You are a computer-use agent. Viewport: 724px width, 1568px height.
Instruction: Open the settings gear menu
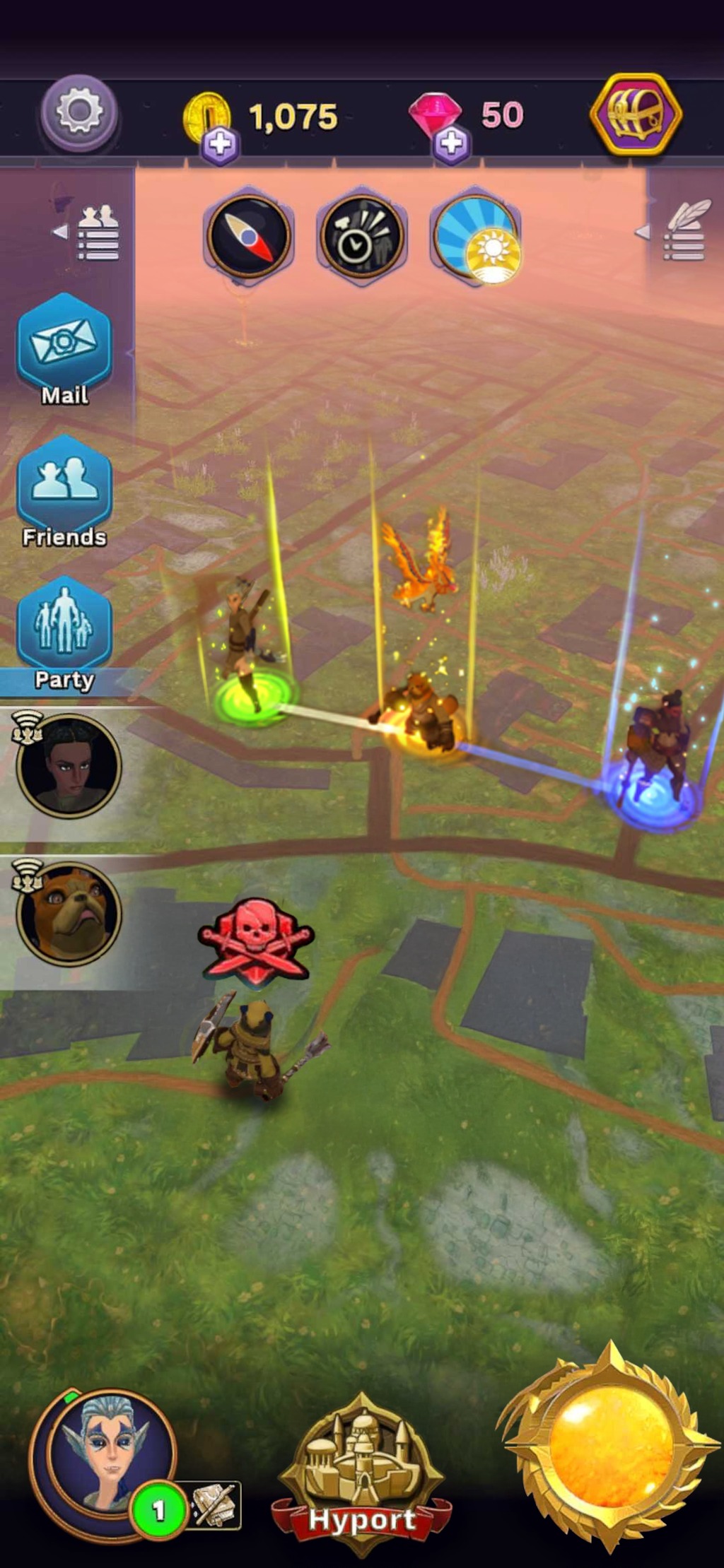(x=78, y=112)
